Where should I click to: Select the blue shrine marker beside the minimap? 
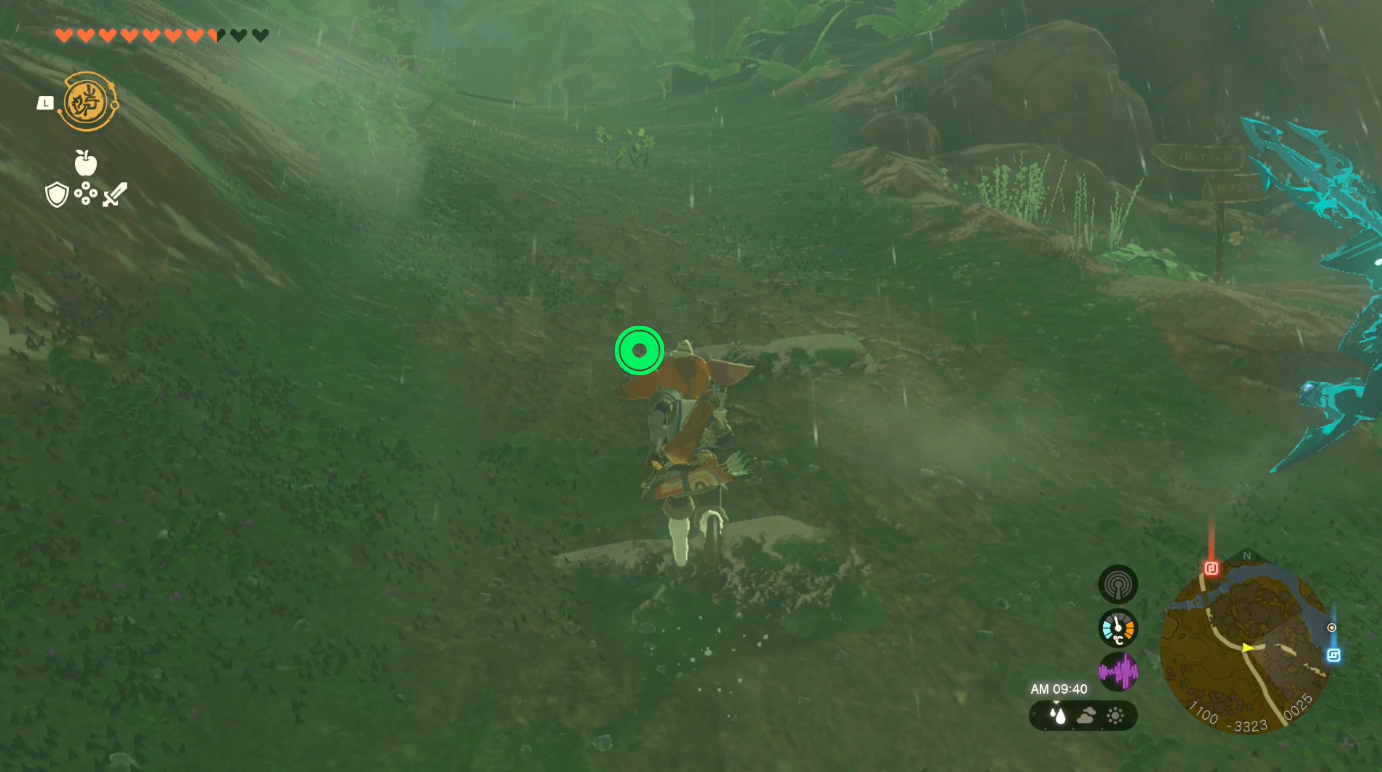pos(1334,655)
